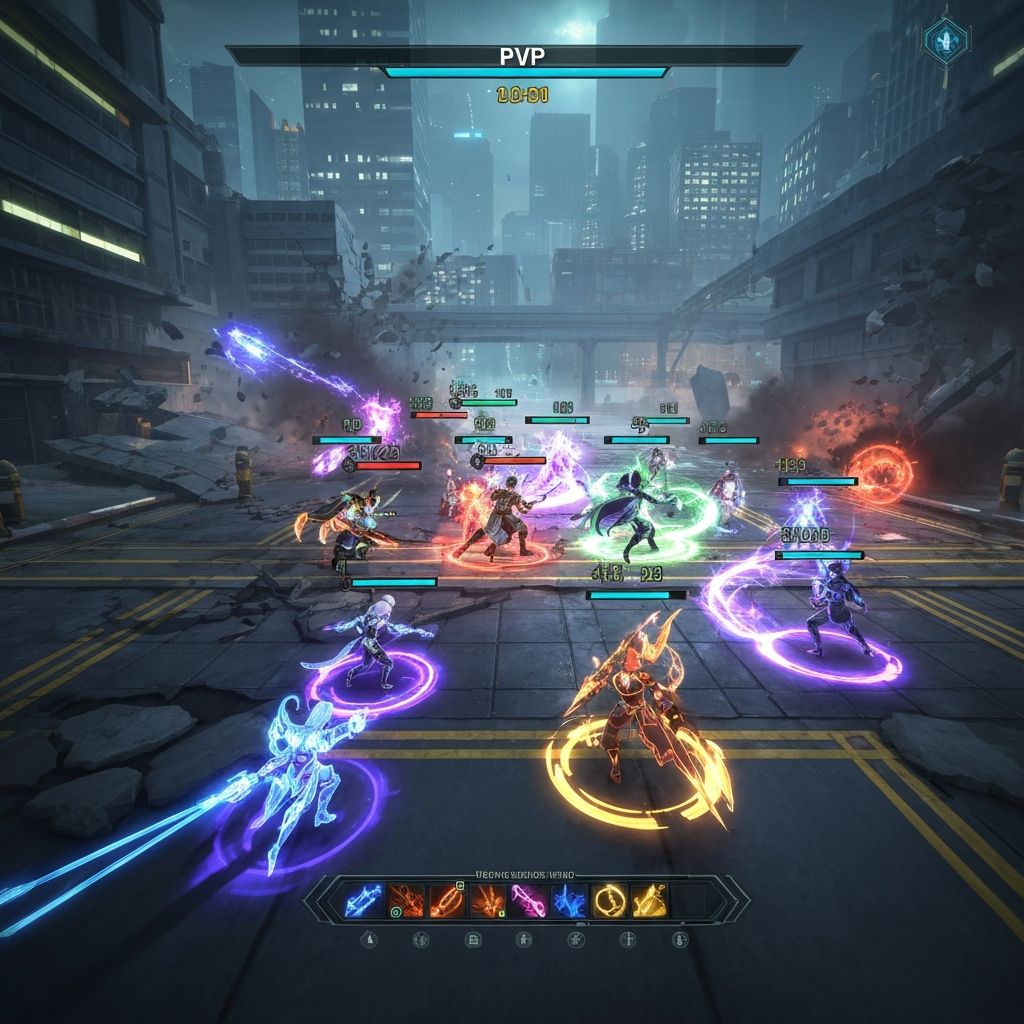This screenshot has width=1024, height=1024.
Task: Cast the orange claw strike skill
Action: click(x=487, y=901)
